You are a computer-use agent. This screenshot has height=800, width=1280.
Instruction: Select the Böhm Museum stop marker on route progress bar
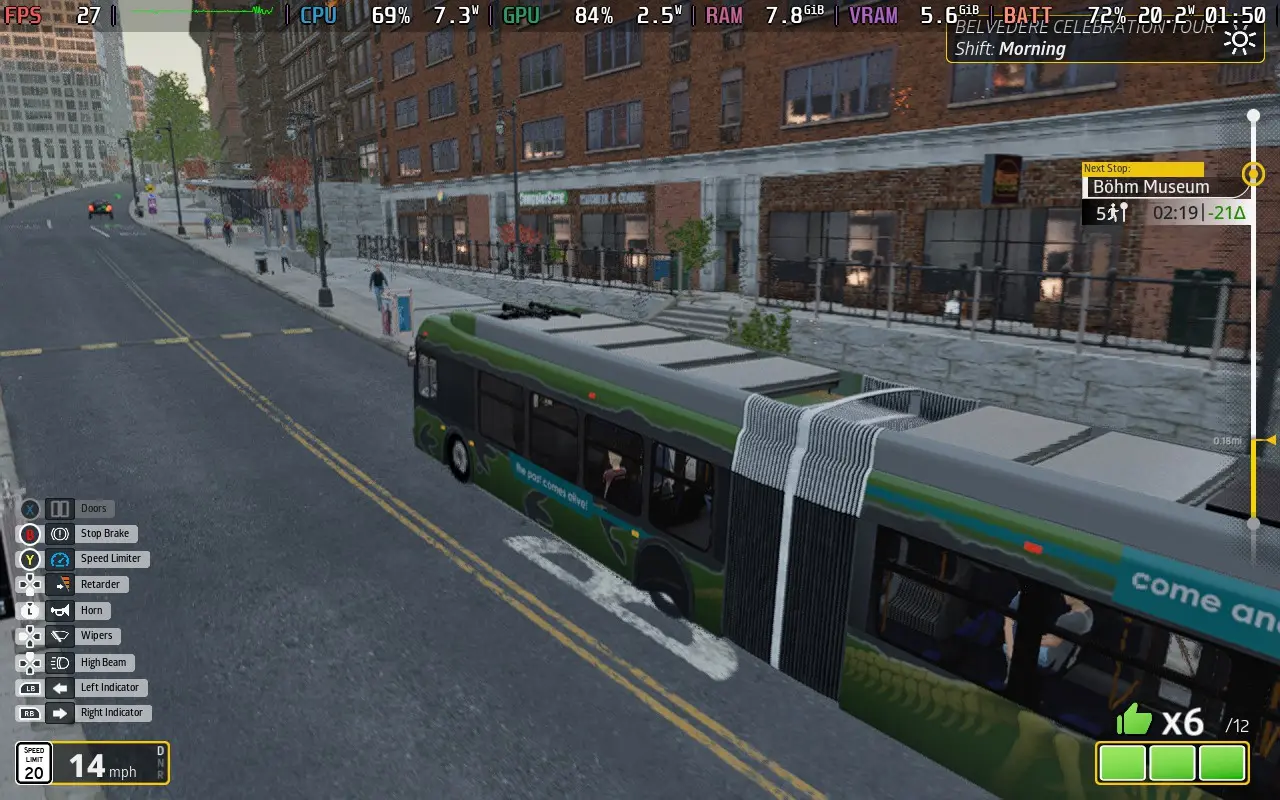click(x=1253, y=173)
